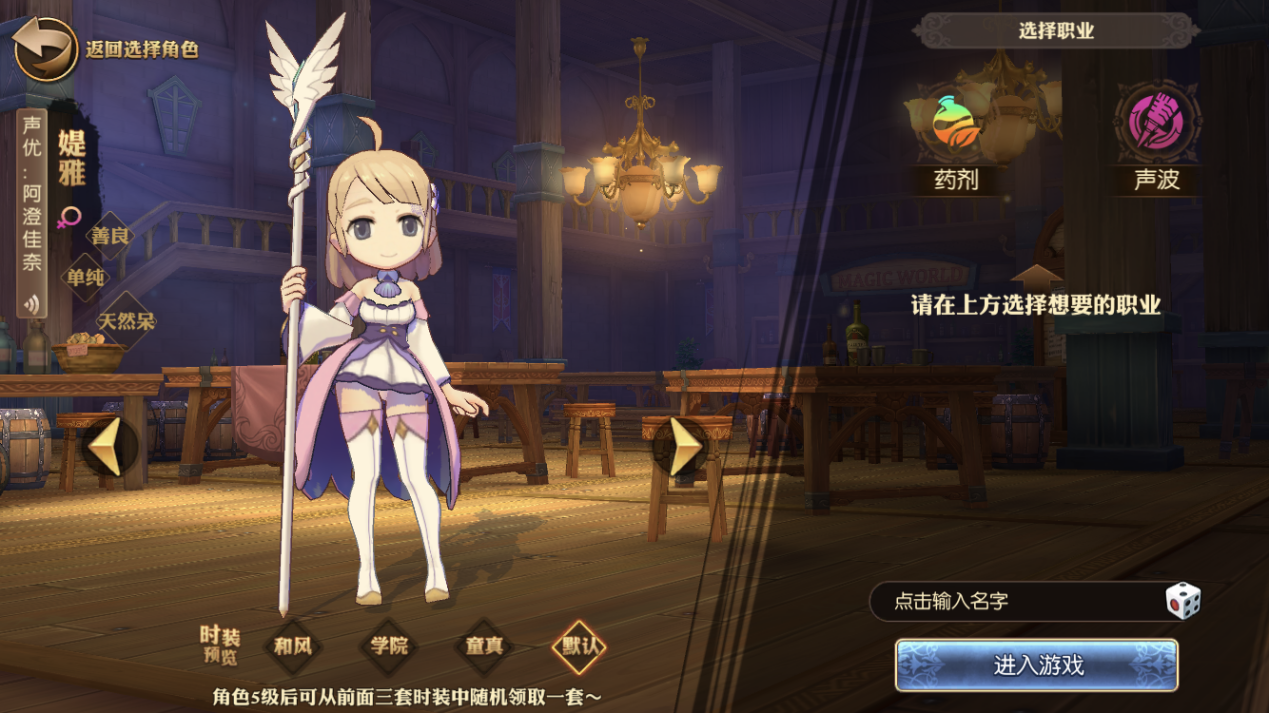Choose the 声波 sound wave class
This screenshot has width=1269, height=713.
(x=1156, y=124)
